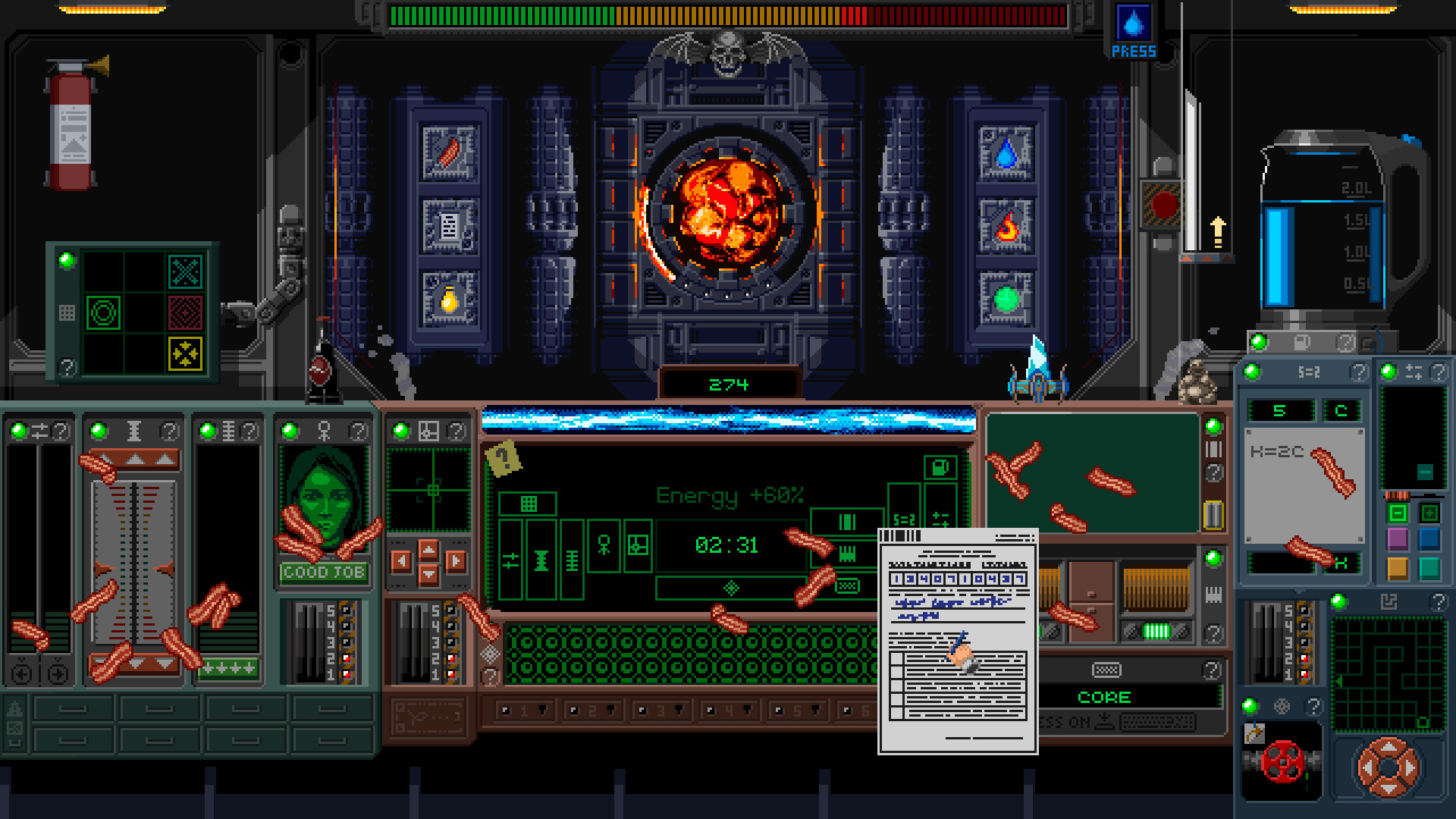The height and width of the screenshot is (819, 1456).
Task: Click the green circle target icon on the puzzle panel
Action: pyautogui.click(x=104, y=312)
